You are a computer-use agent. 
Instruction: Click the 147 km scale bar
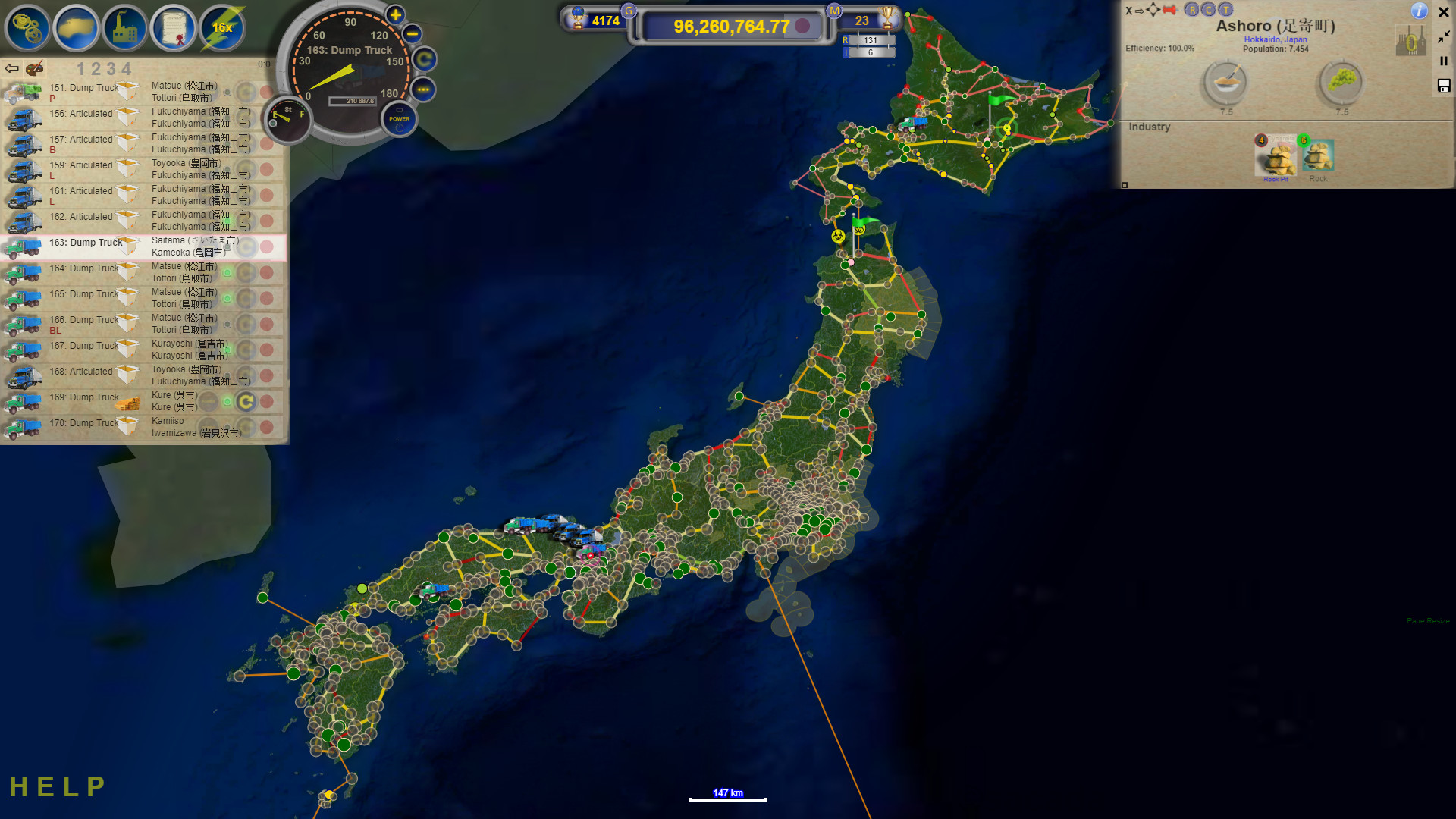point(727,795)
